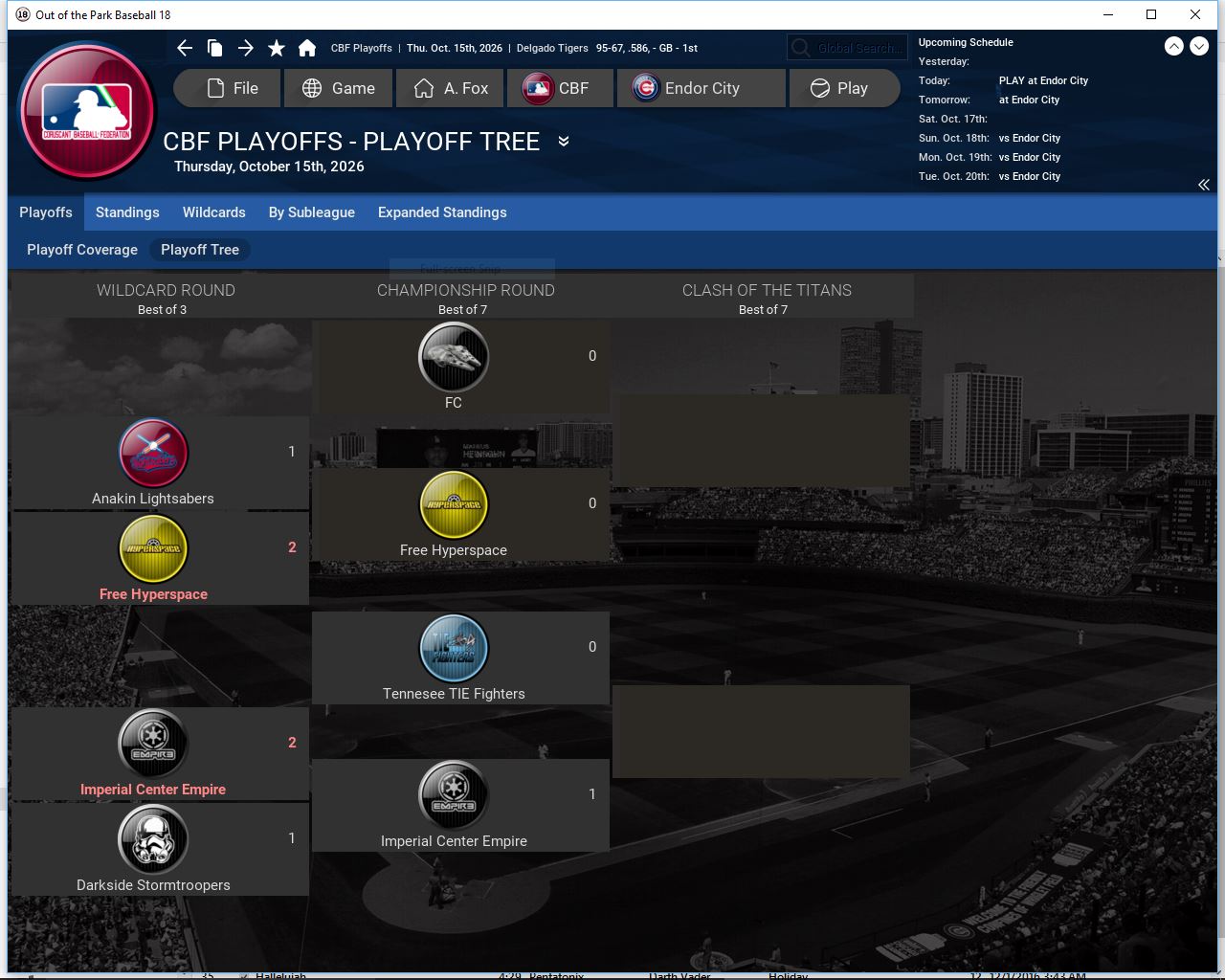Image resolution: width=1225 pixels, height=980 pixels.
Task: Select the Playoff Coverage subtab
Action: 82,250
